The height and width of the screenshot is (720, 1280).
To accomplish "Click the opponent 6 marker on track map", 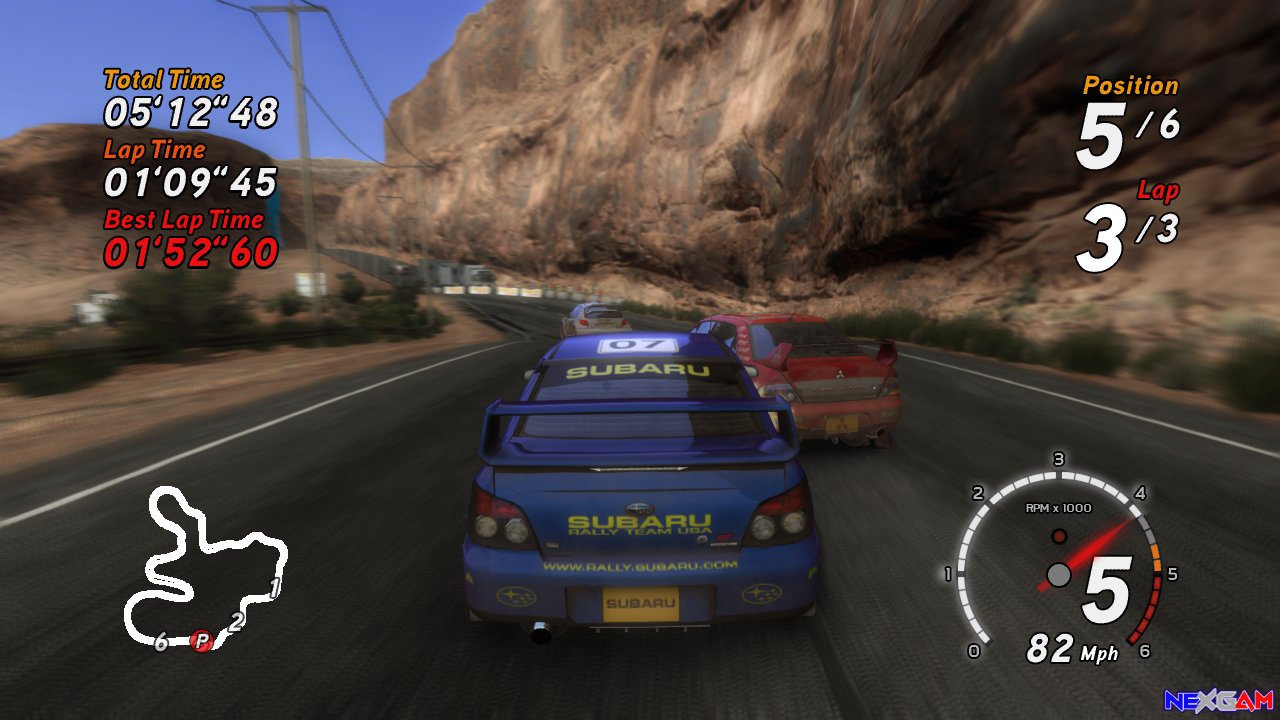I will click(x=161, y=642).
